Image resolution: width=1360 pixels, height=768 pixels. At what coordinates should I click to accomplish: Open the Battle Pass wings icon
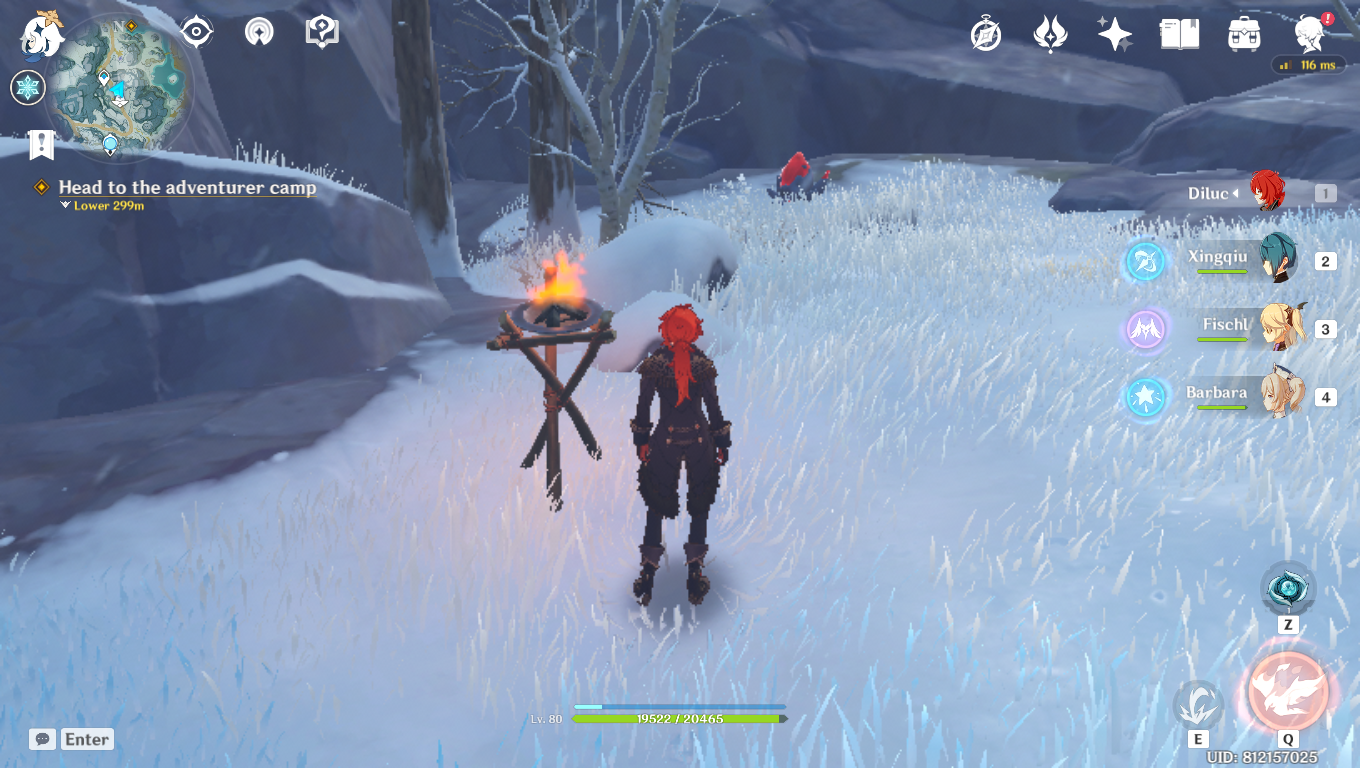click(1048, 33)
